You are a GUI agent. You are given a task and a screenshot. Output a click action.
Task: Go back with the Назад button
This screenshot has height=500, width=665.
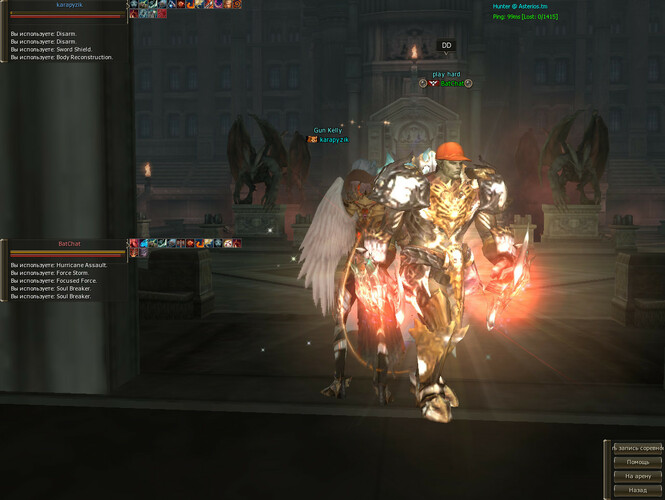pyautogui.click(x=637, y=490)
